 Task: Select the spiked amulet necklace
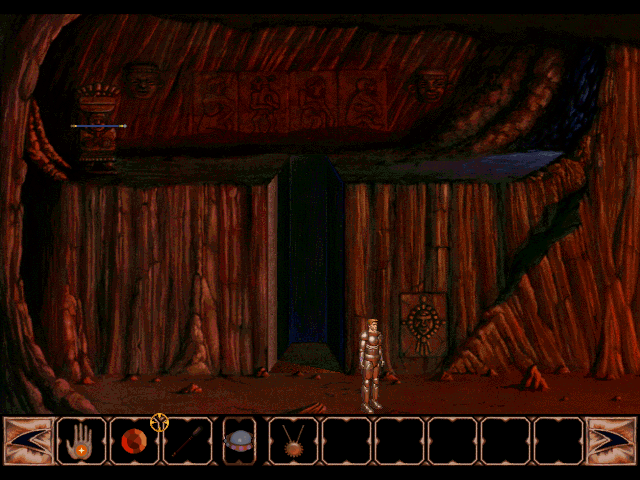pyautogui.click(x=293, y=440)
